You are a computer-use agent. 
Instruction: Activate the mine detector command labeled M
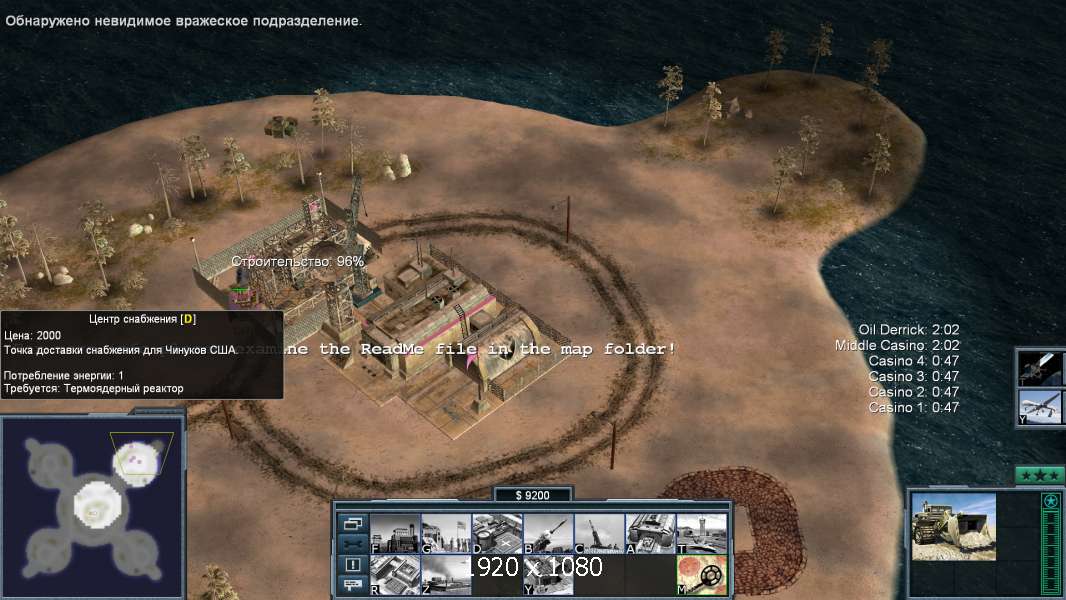(701, 575)
